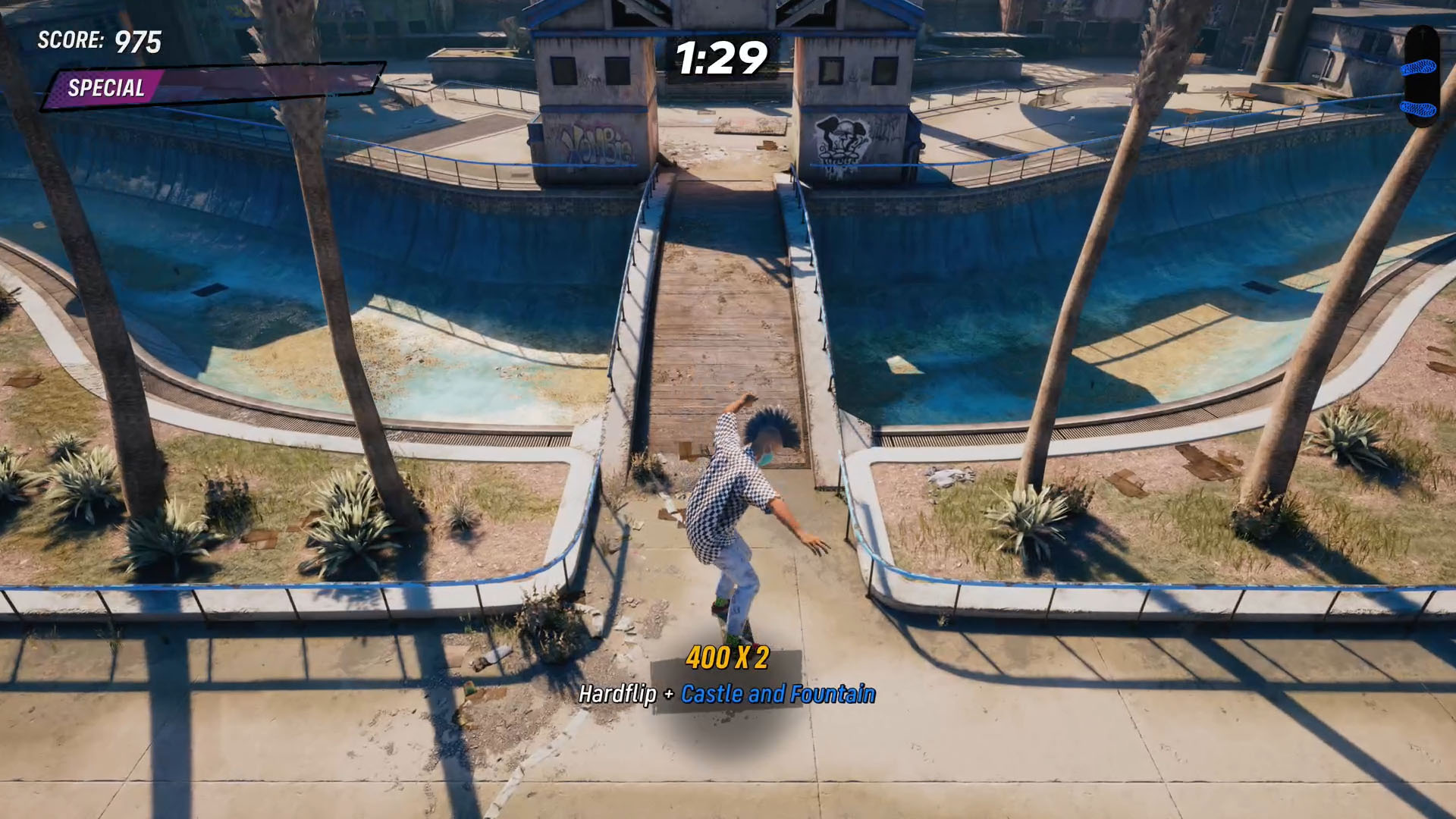This screenshot has height=819, width=1456.
Task: Select the rear footprint on the board indicator
Action: pos(1417,108)
